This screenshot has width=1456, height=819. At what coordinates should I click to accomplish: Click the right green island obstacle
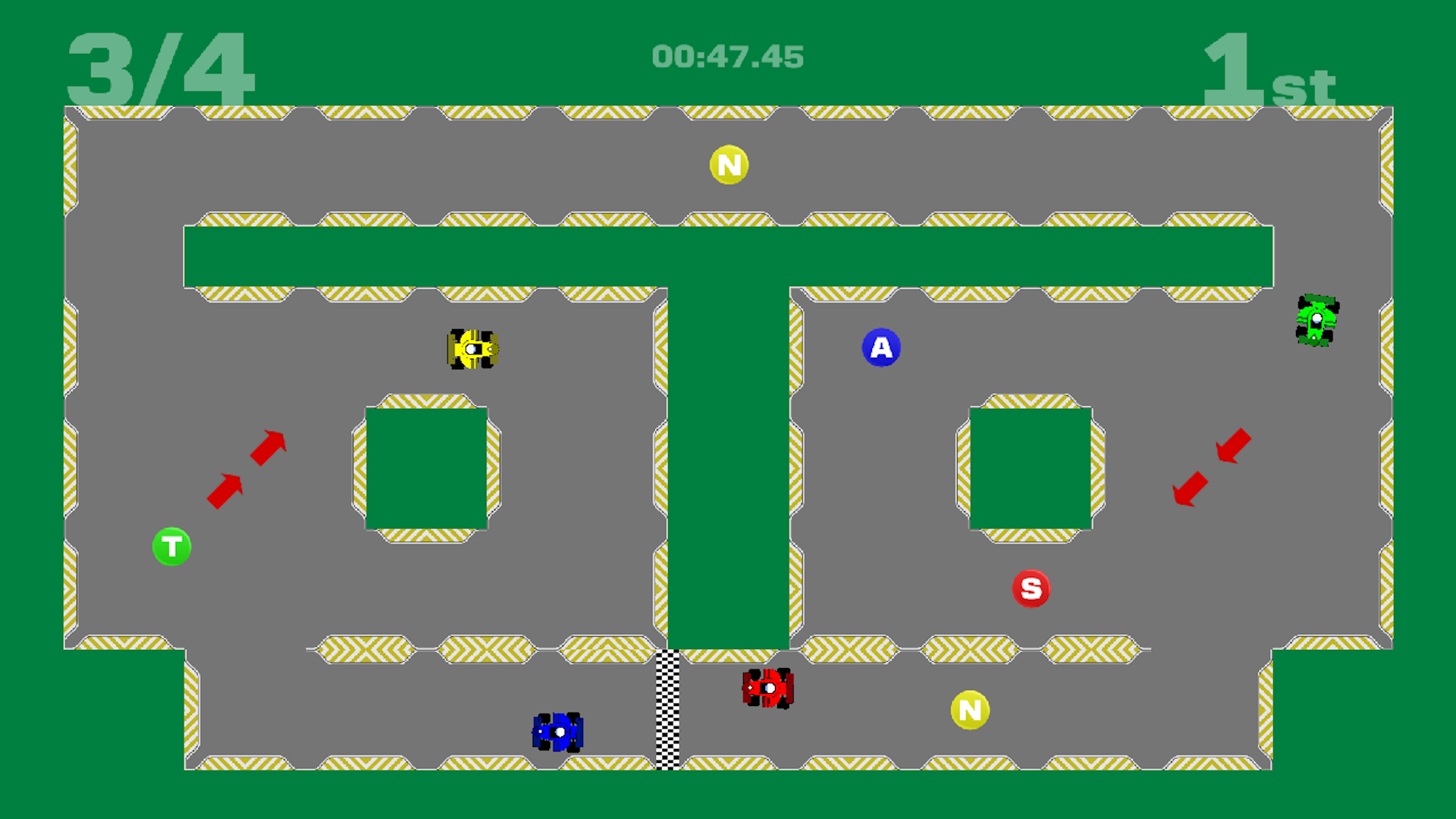pos(1031,468)
